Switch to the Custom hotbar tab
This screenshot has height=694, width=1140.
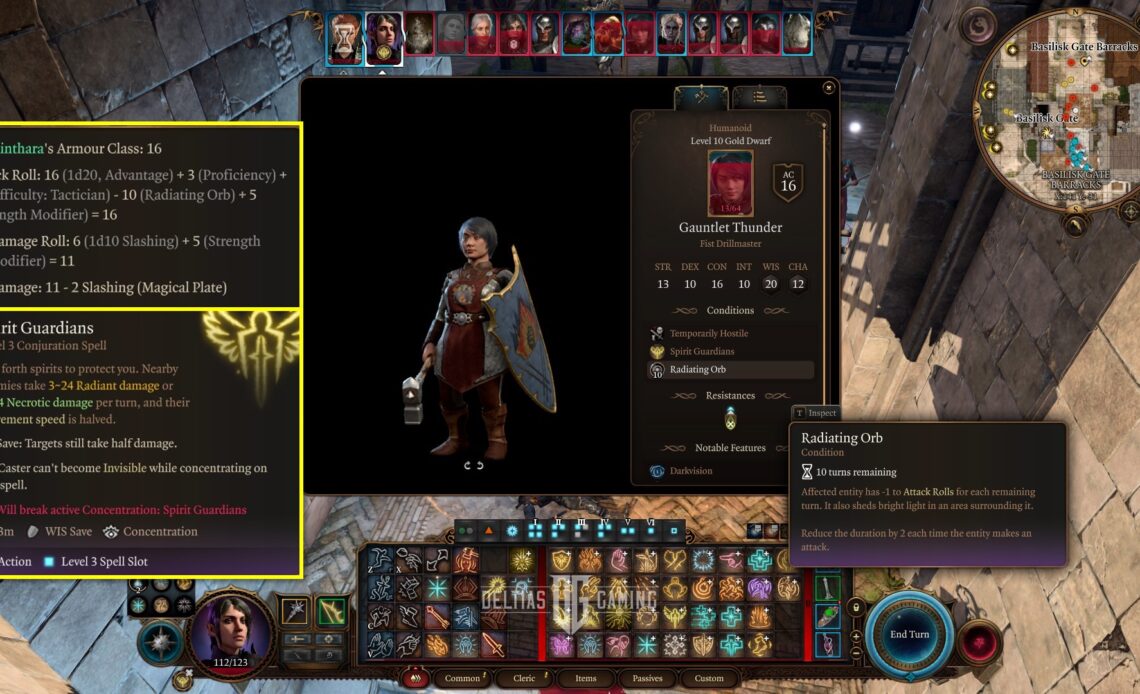coord(709,678)
